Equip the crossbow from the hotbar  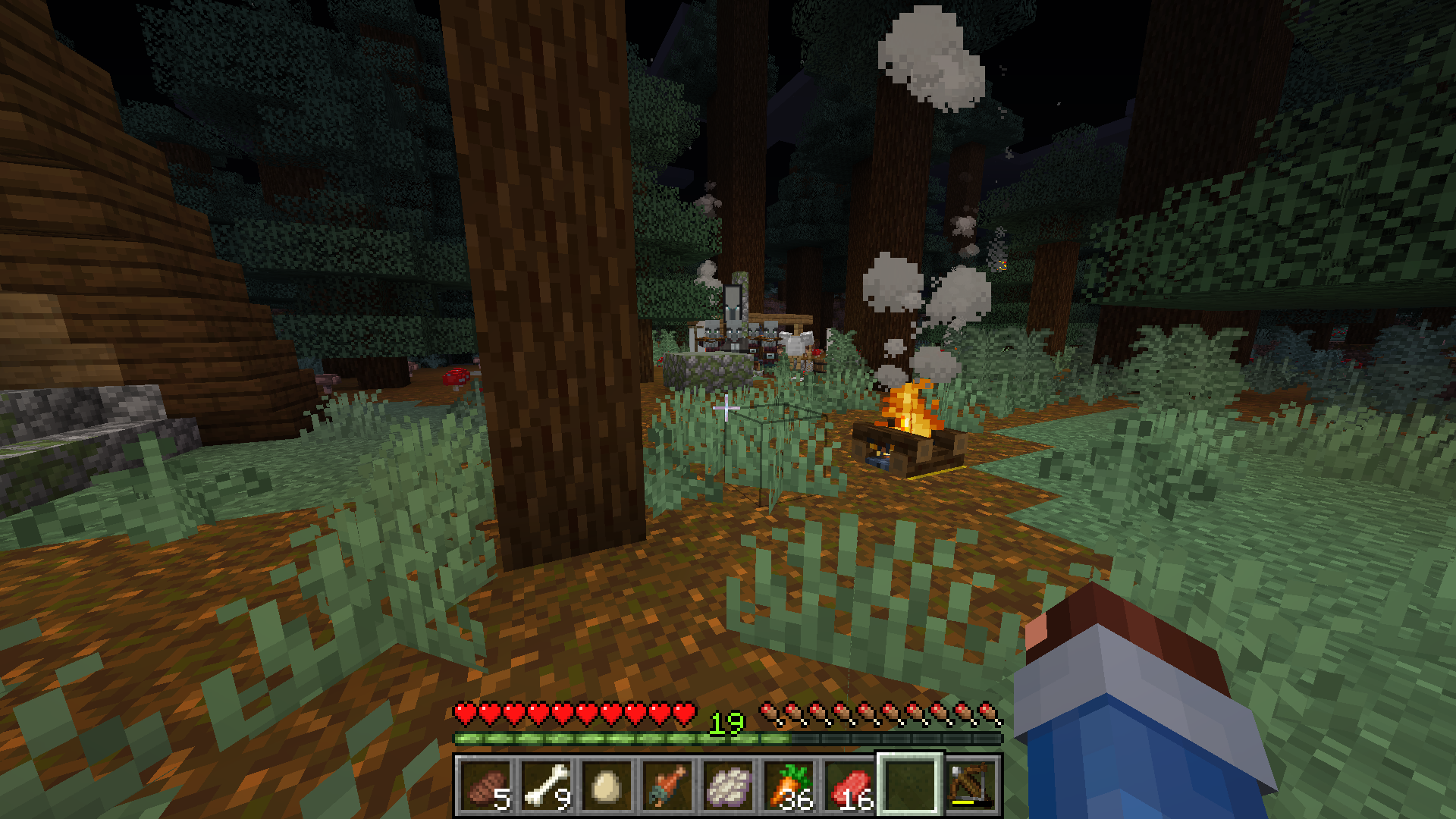tap(971, 786)
